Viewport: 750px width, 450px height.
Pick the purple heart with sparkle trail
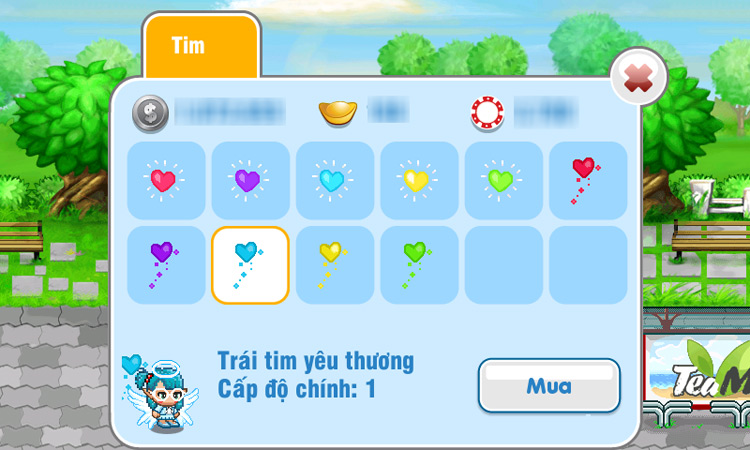point(165,265)
